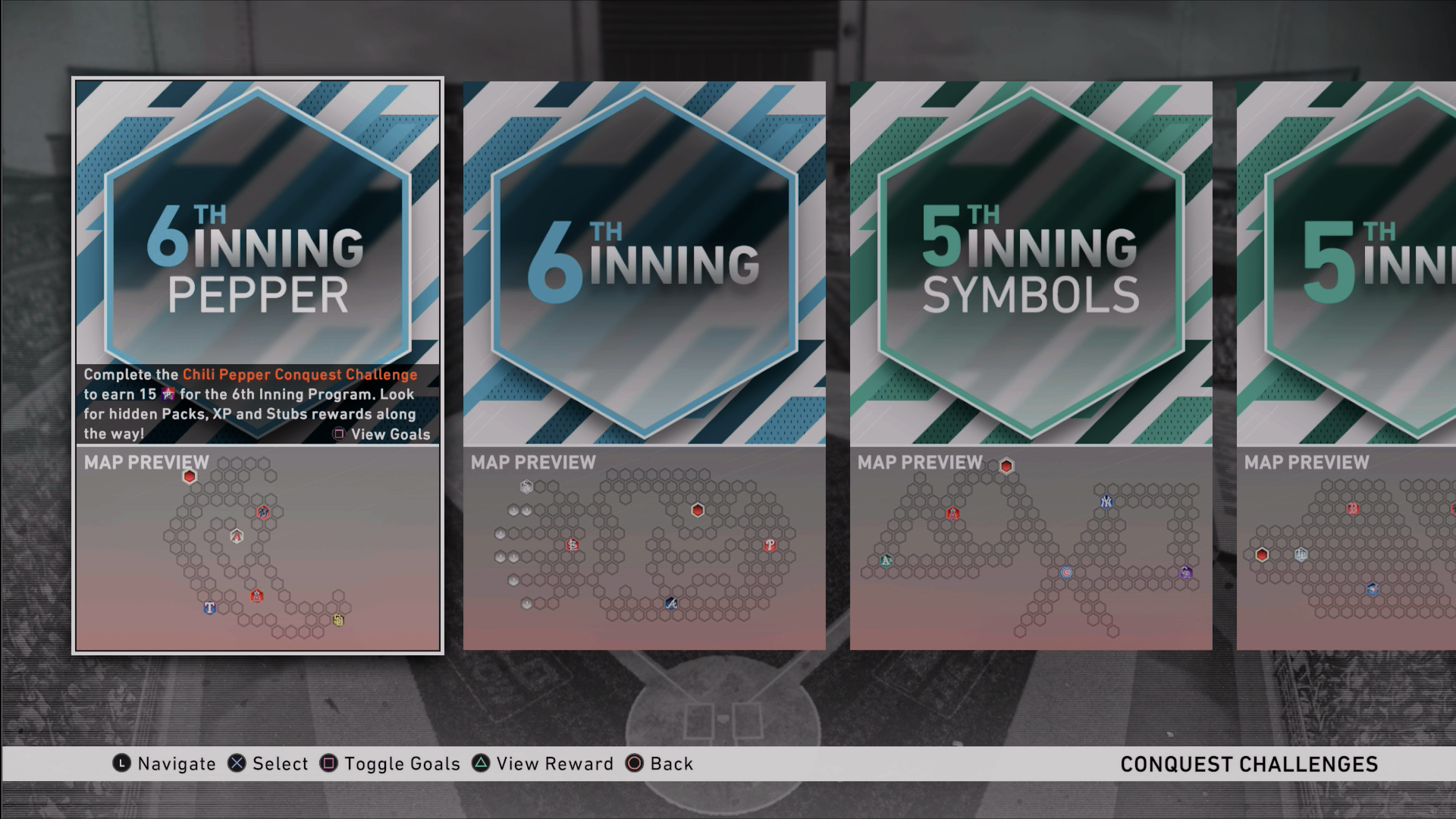Click the Angels logo hex on the Pepper map

(257, 596)
